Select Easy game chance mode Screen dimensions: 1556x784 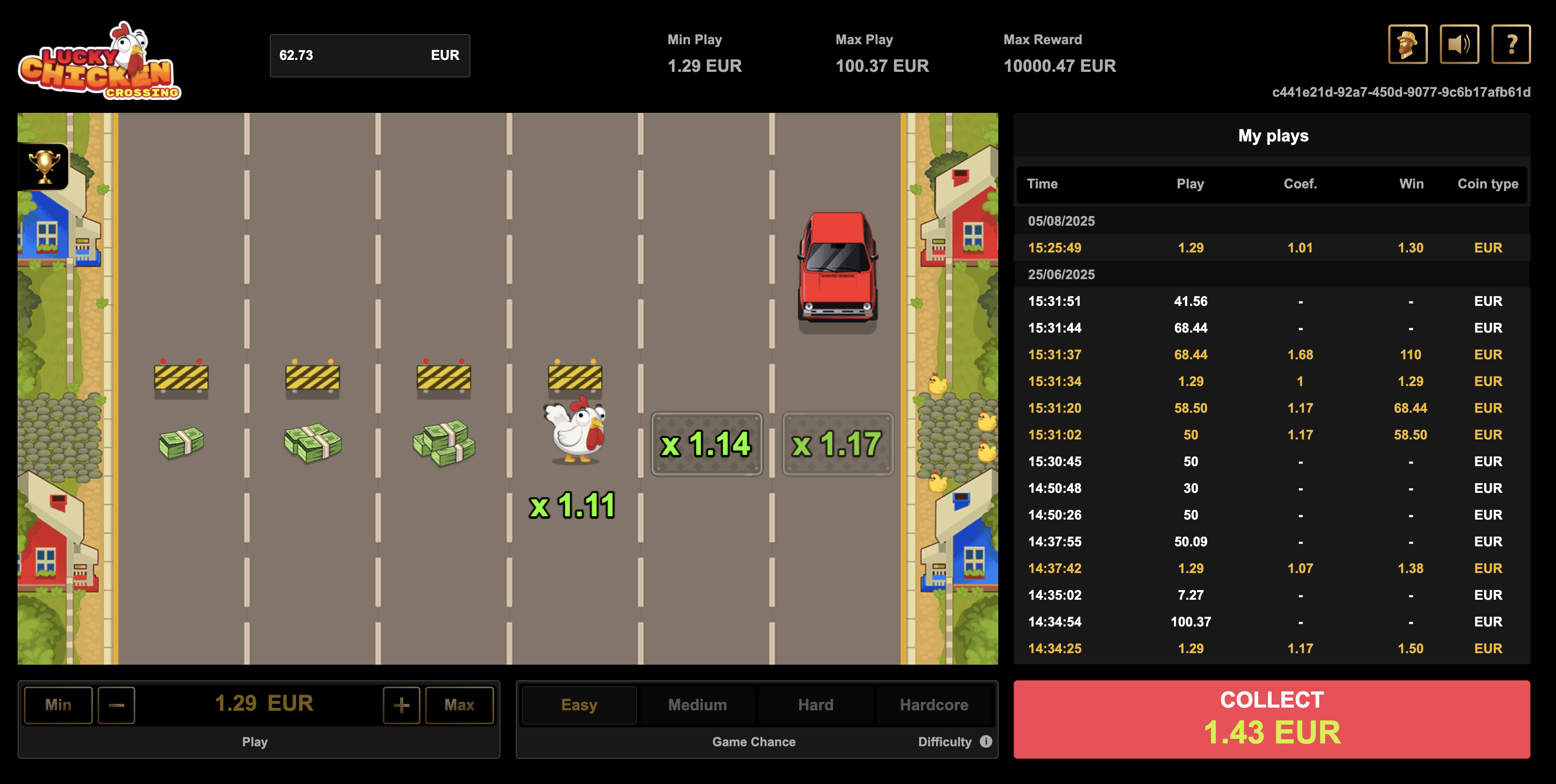point(578,704)
